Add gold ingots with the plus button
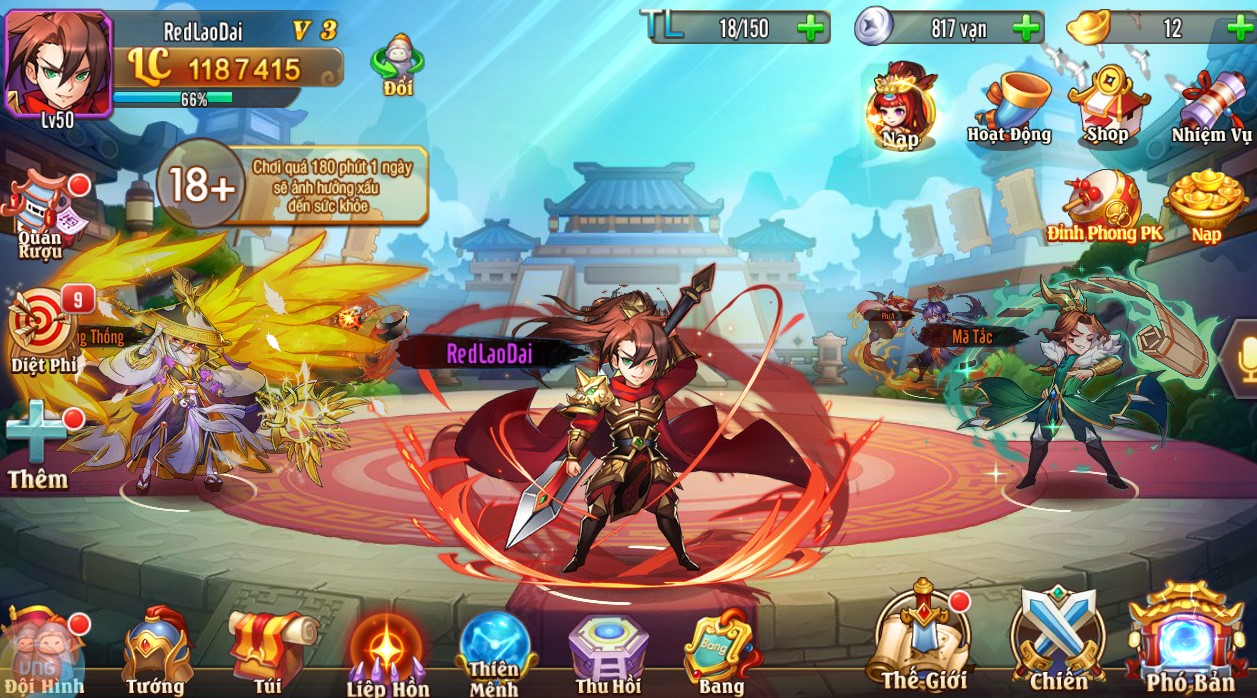 (x=1239, y=28)
